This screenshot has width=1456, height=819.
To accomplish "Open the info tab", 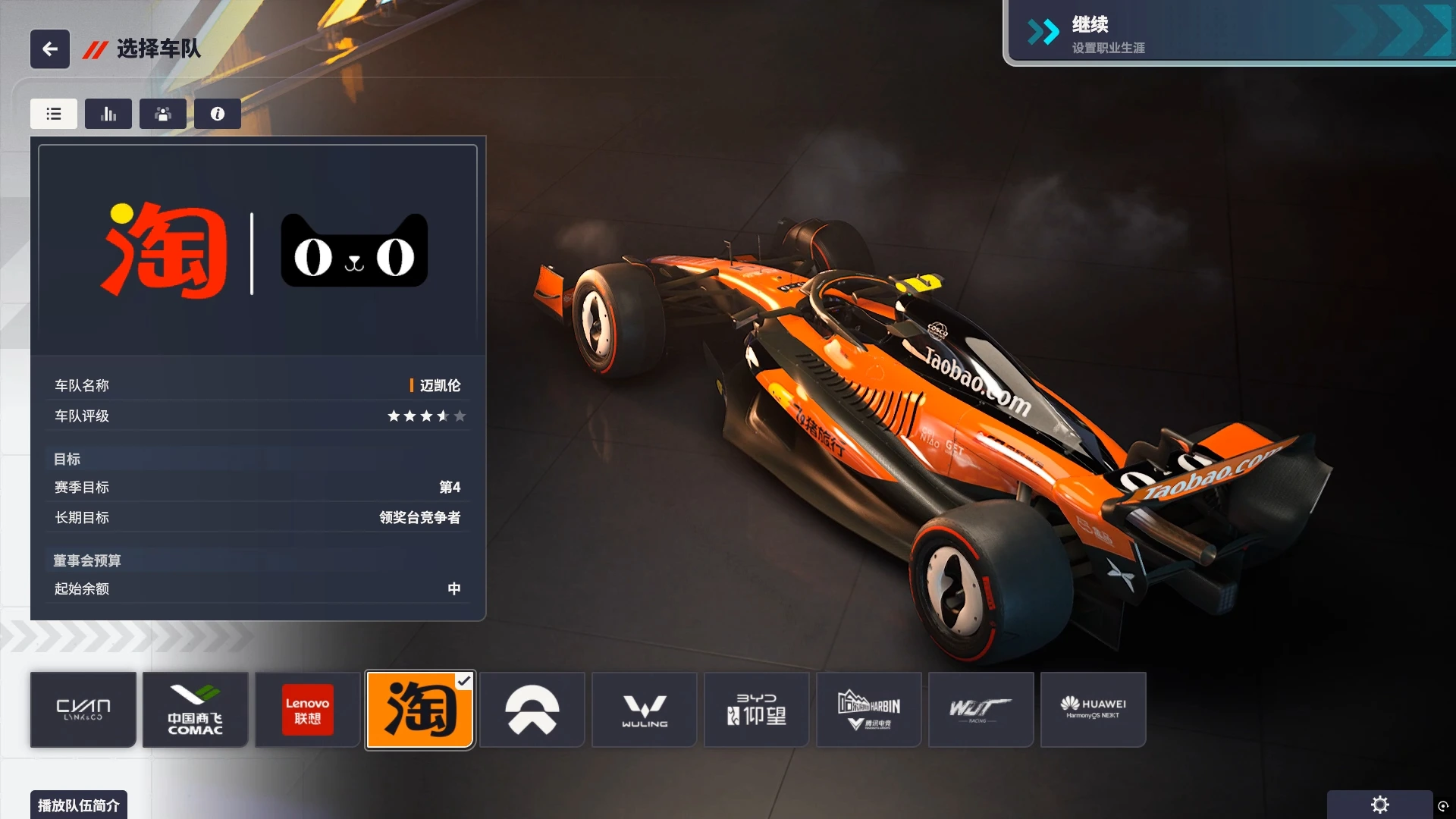I will coord(218,114).
